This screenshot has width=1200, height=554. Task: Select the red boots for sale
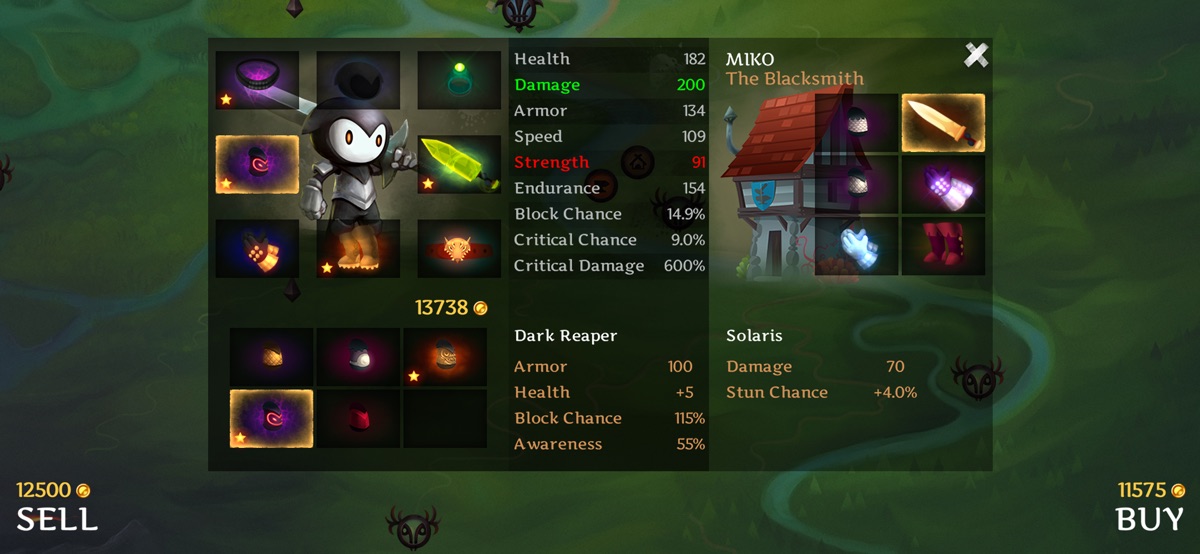point(943,245)
